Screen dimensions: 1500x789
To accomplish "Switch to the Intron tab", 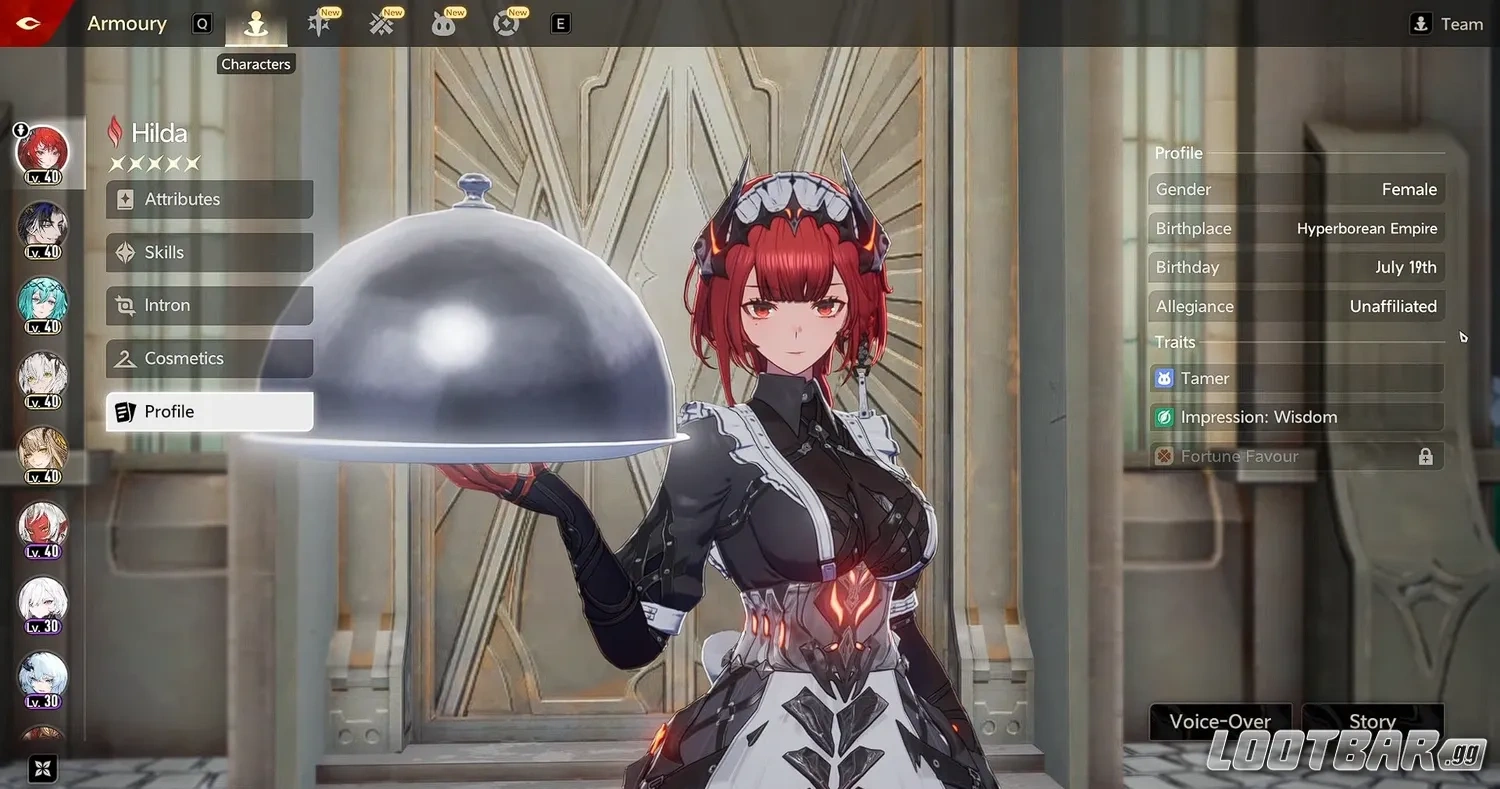I will (209, 305).
